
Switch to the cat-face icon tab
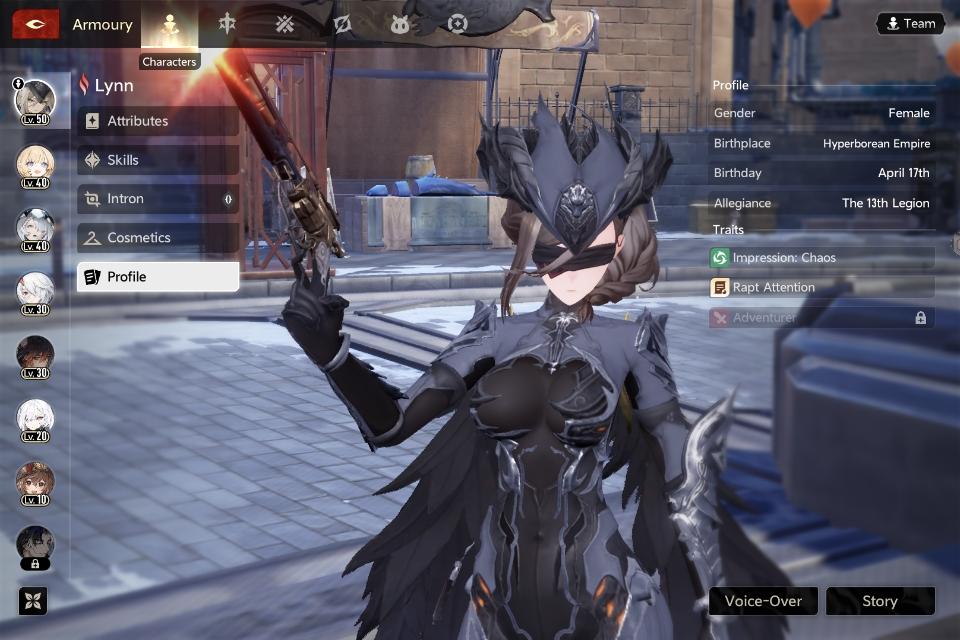click(x=400, y=24)
